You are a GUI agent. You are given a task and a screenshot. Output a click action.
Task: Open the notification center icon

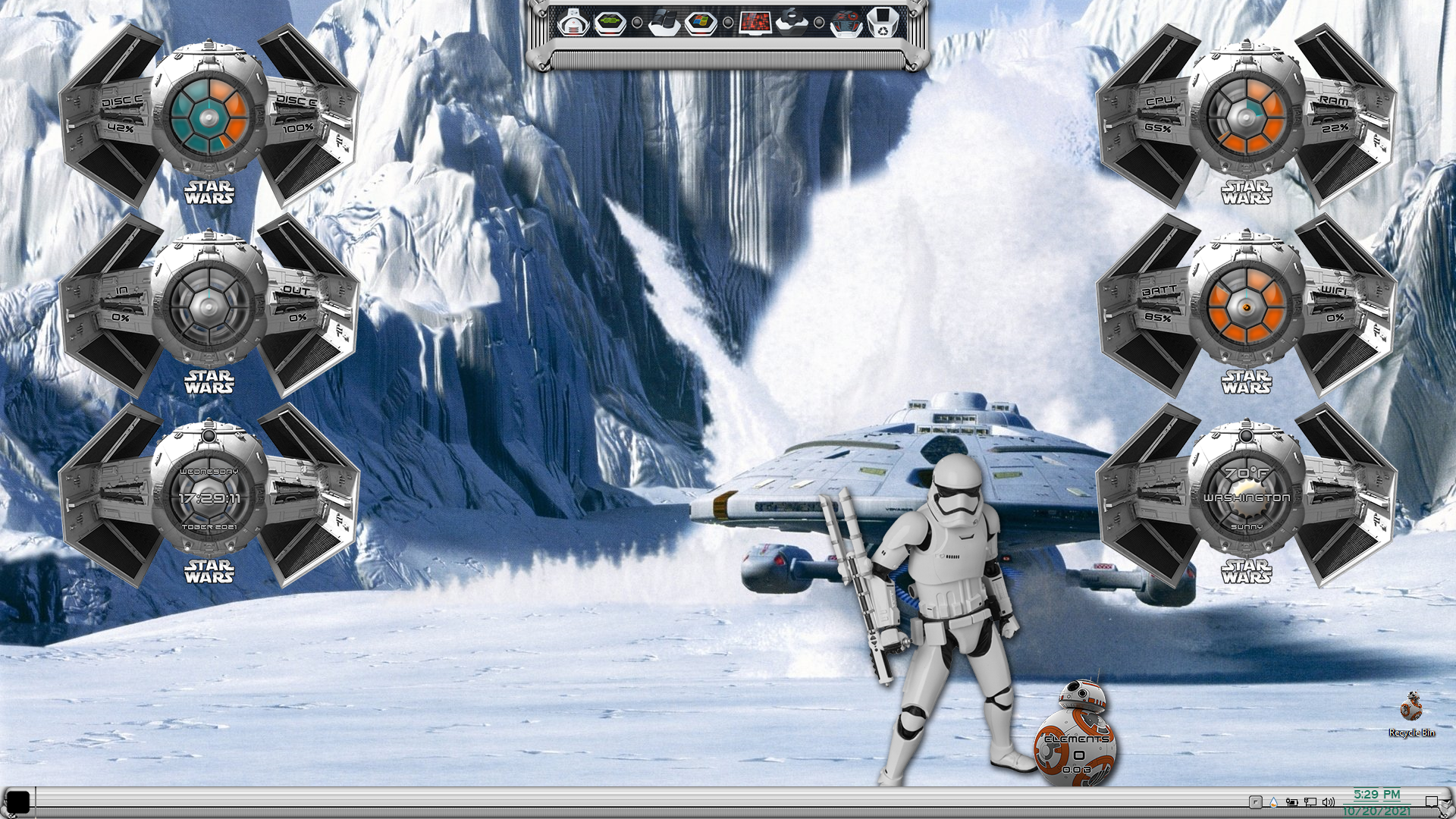1431,802
